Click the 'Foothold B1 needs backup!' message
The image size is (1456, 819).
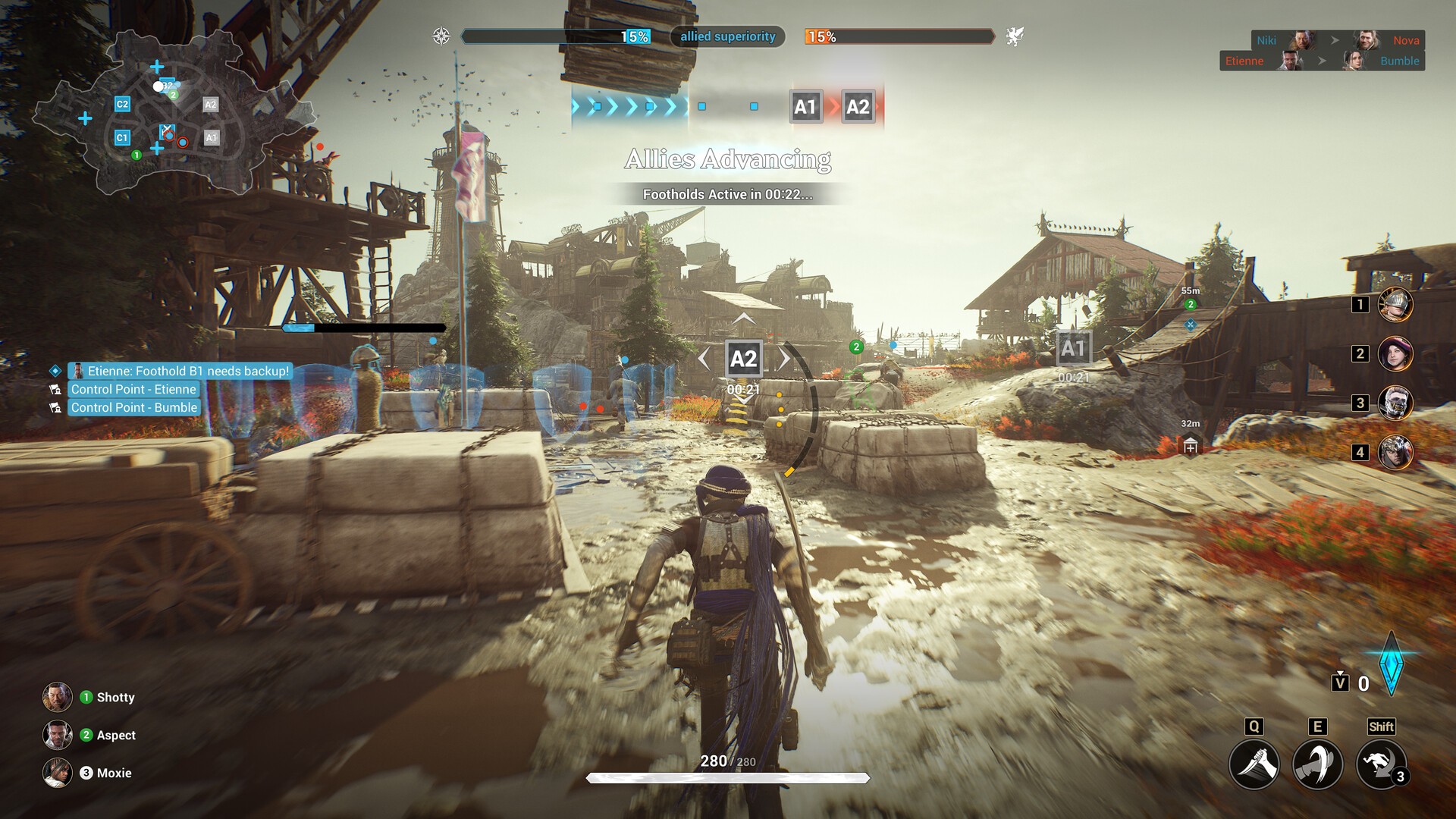pyautogui.click(x=182, y=371)
